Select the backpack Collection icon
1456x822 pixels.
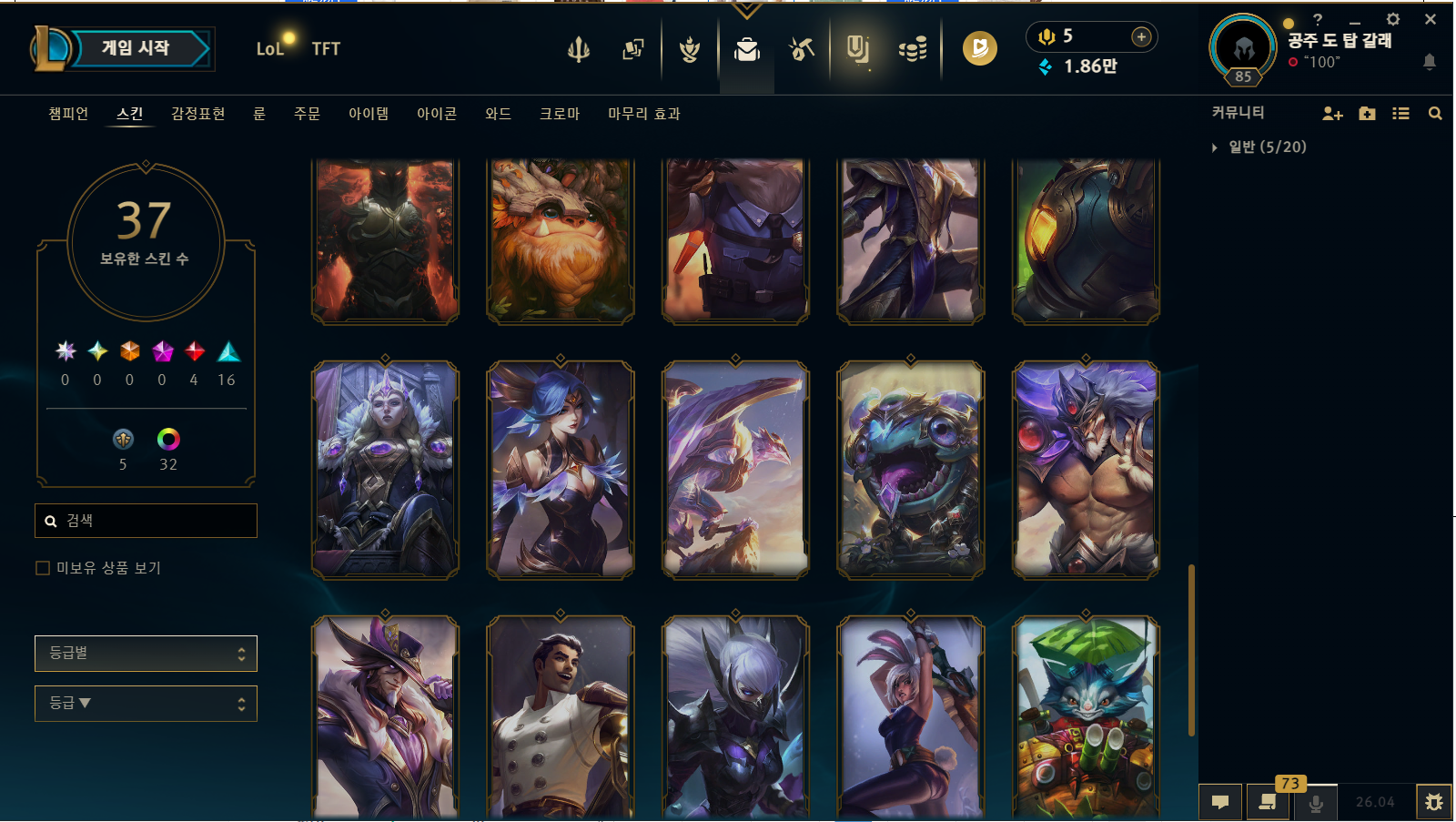(x=746, y=49)
